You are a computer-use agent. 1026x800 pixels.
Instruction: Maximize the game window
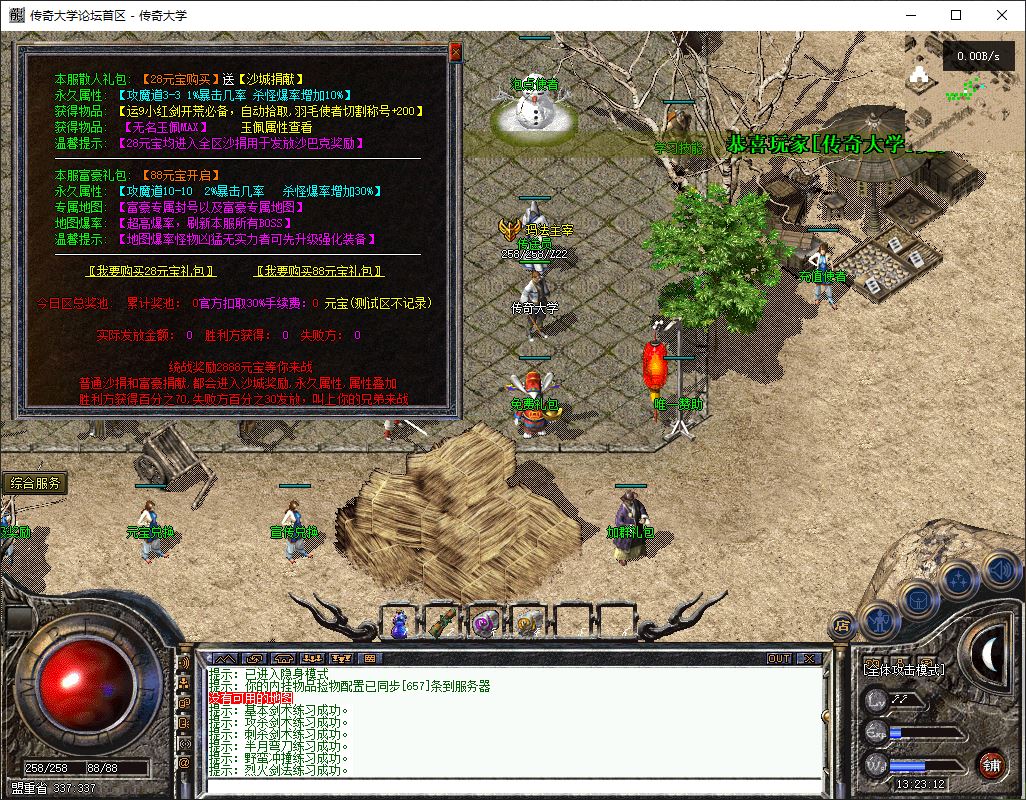(956, 15)
